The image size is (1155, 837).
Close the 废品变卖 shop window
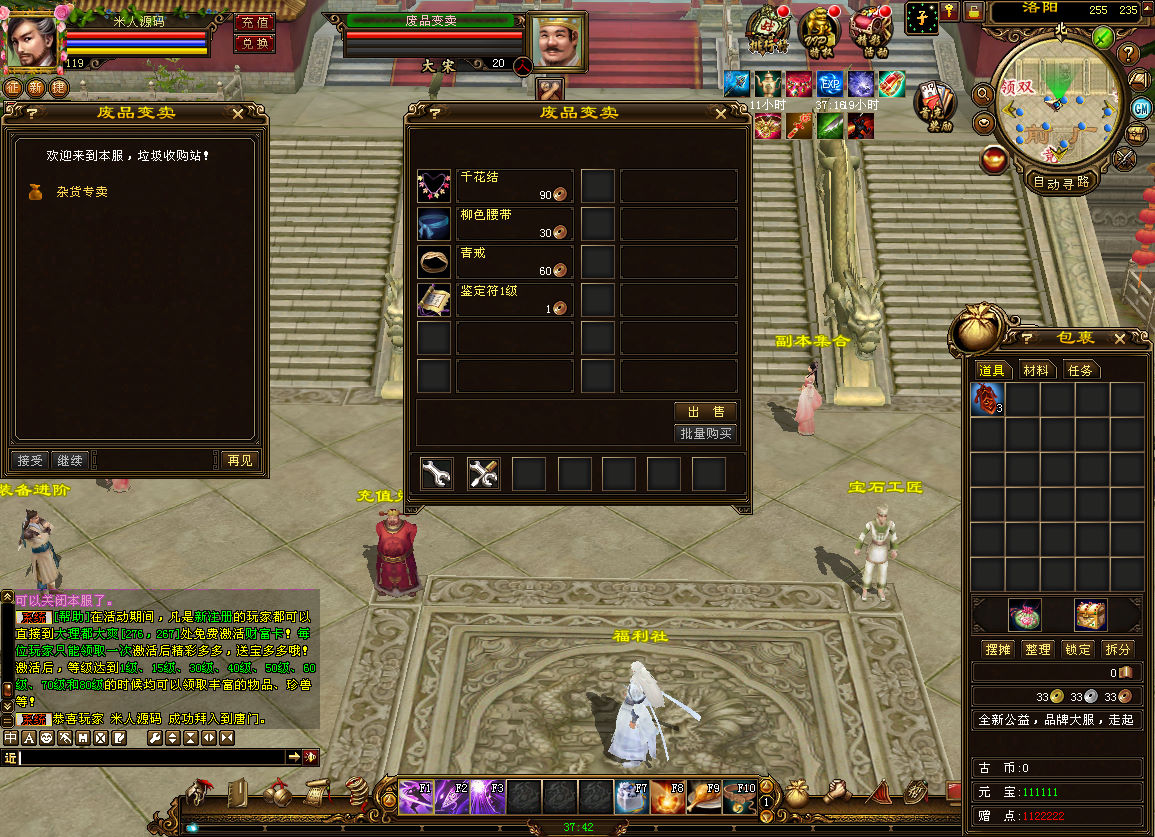click(737, 114)
